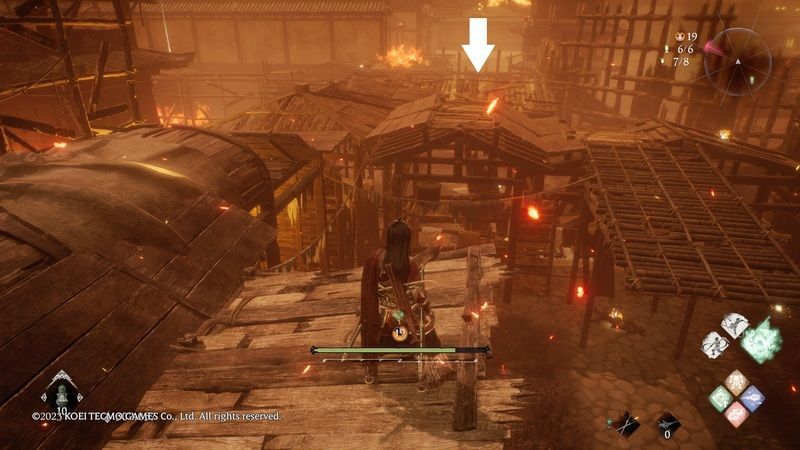800x450 pixels.
Task: Cast the pink bottom wizardry spell
Action: 738,413
